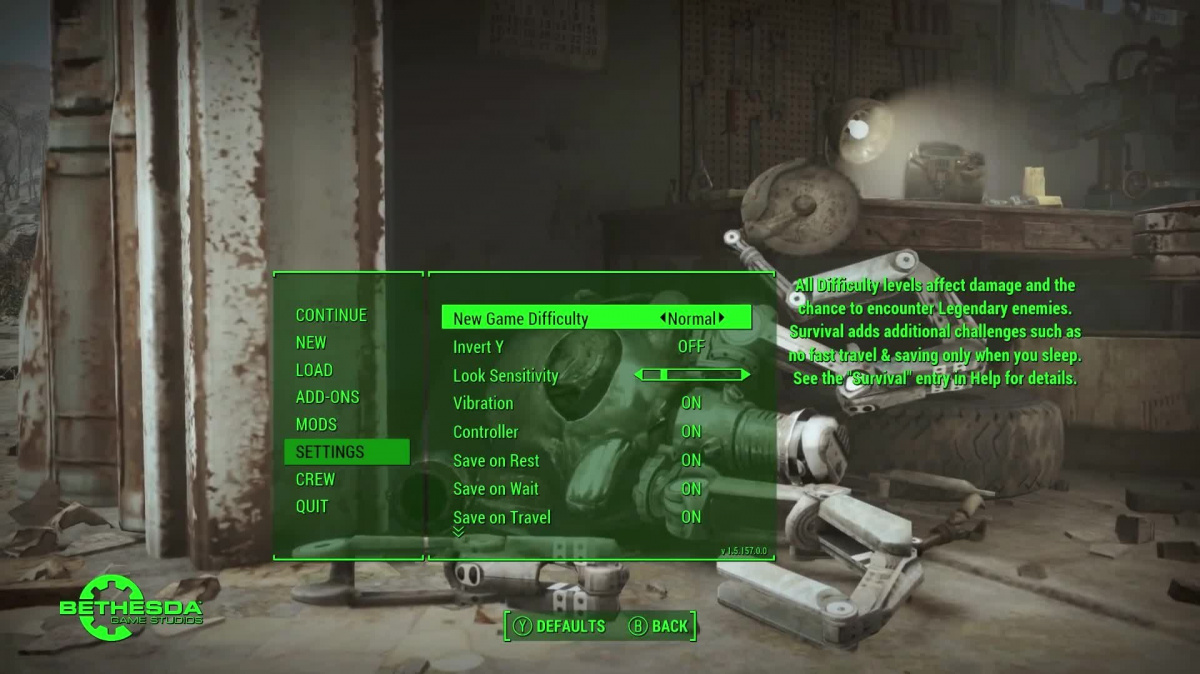Adjust the Look Sensitivity slider
This screenshot has width=1200, height=674.
point(692,375)
